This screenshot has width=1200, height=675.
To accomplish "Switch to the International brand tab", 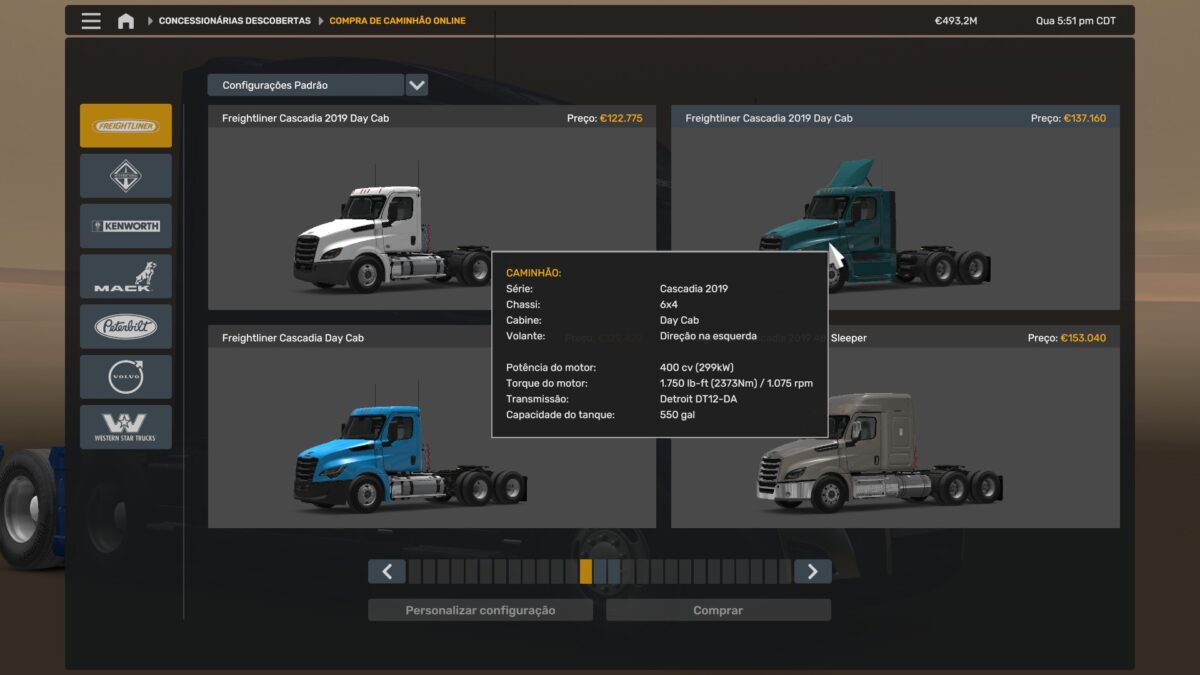I will pyautogui.click(x=126, y=176).
